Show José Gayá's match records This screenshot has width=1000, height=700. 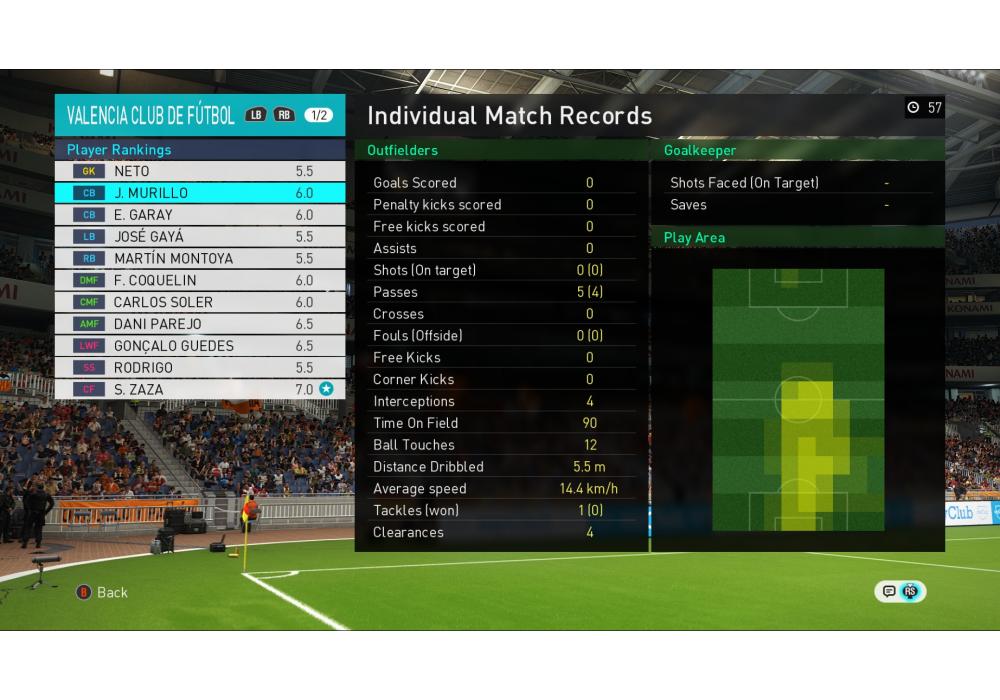pos(200,237)
